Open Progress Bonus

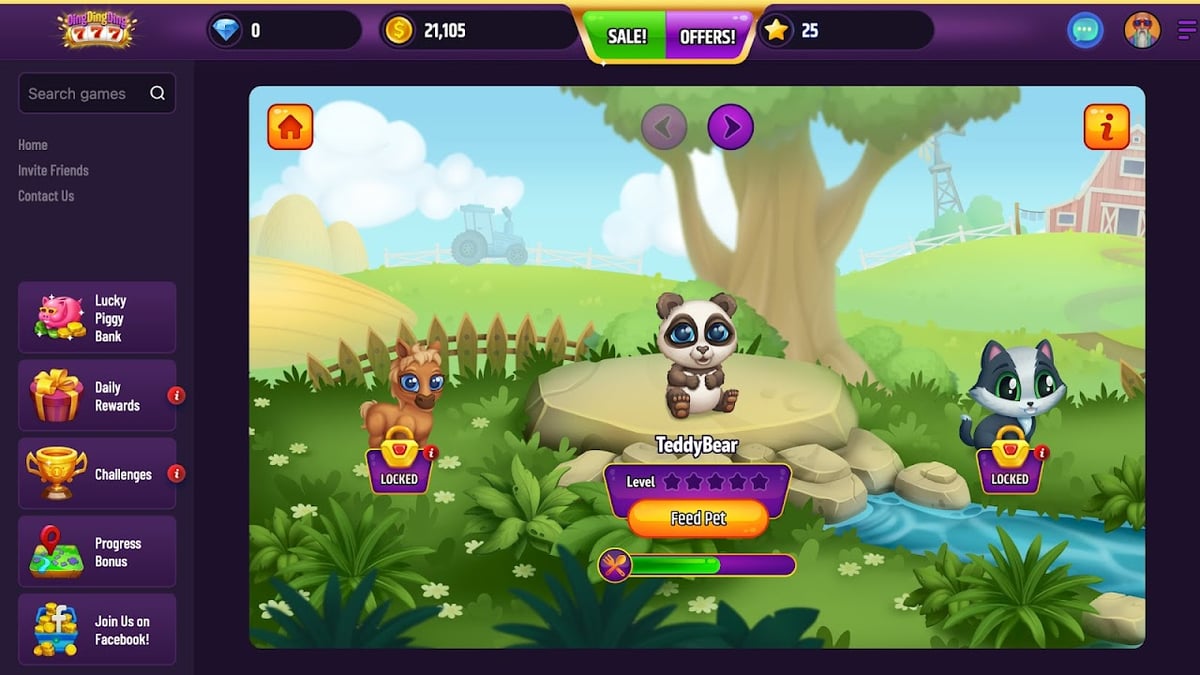tap(97, 552)
